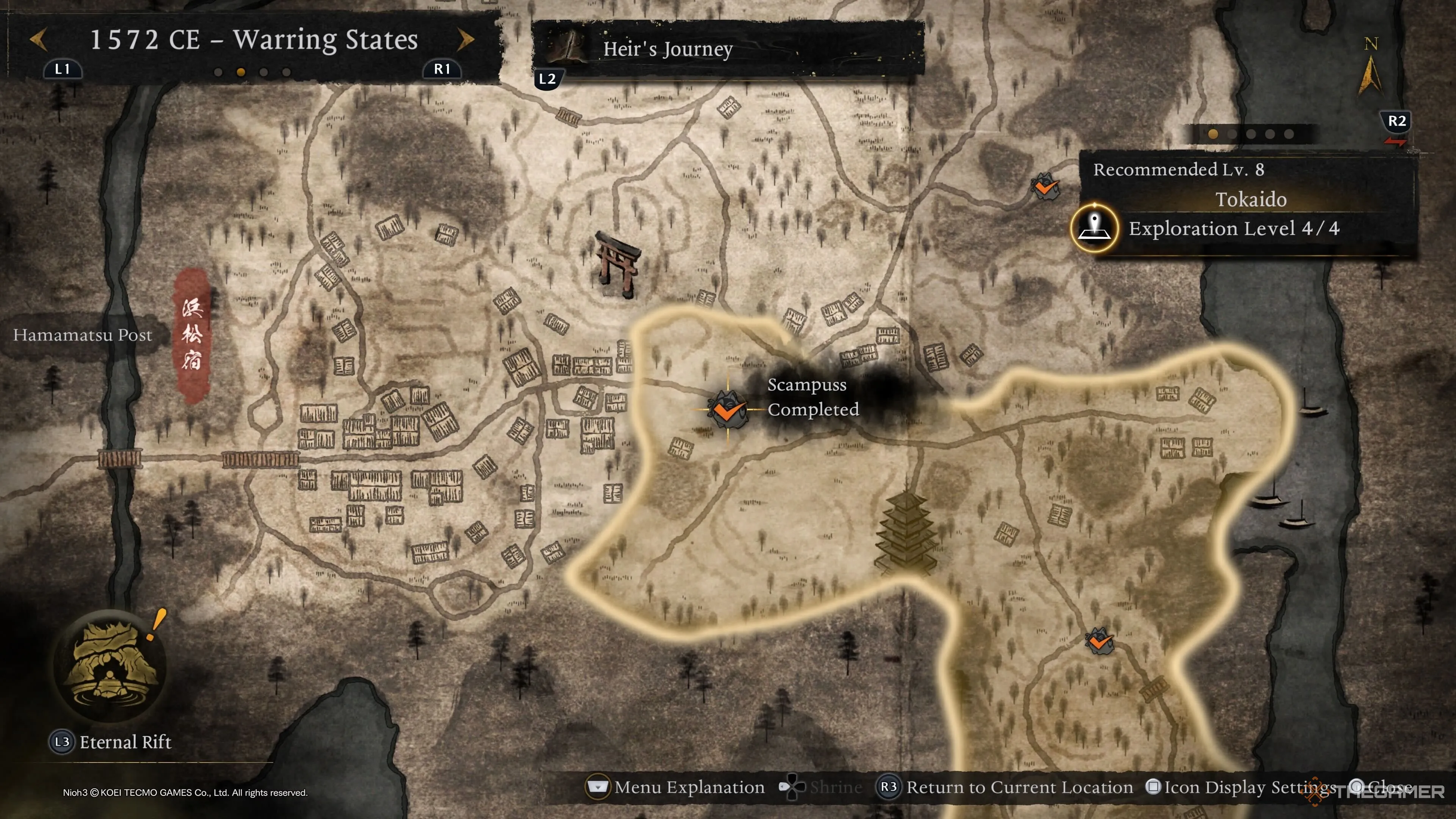Select the torii gate shrine marker
Viewport: 1456px width, 819px height.
tap(618, 265)
